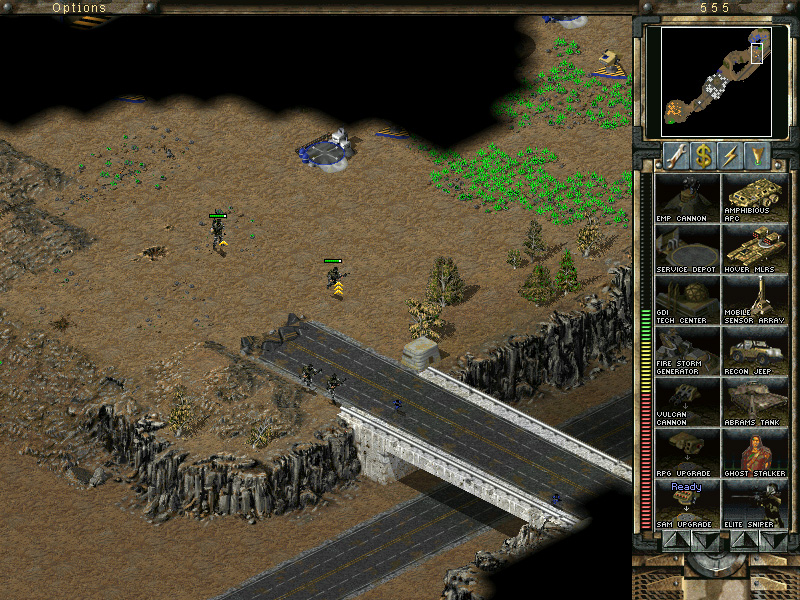Build an Abrams Tank
Viewport: 800px width, 600px height.
tap(754, 402)
